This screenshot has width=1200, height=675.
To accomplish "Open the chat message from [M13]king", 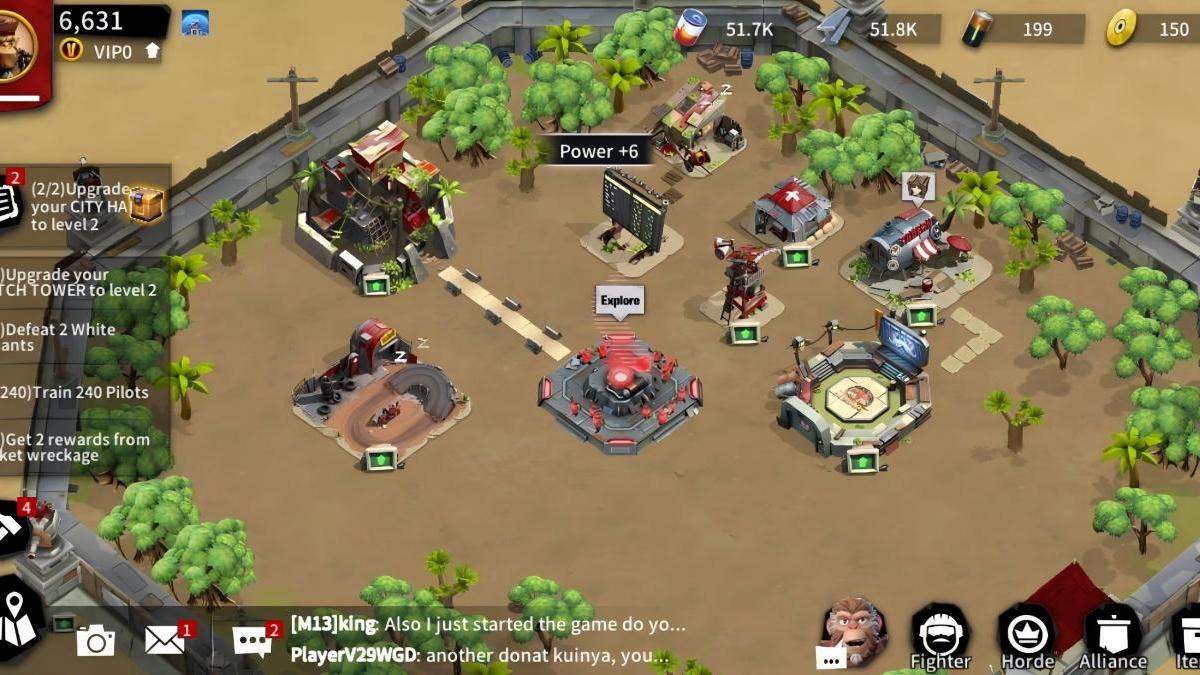I will [488, 624].
